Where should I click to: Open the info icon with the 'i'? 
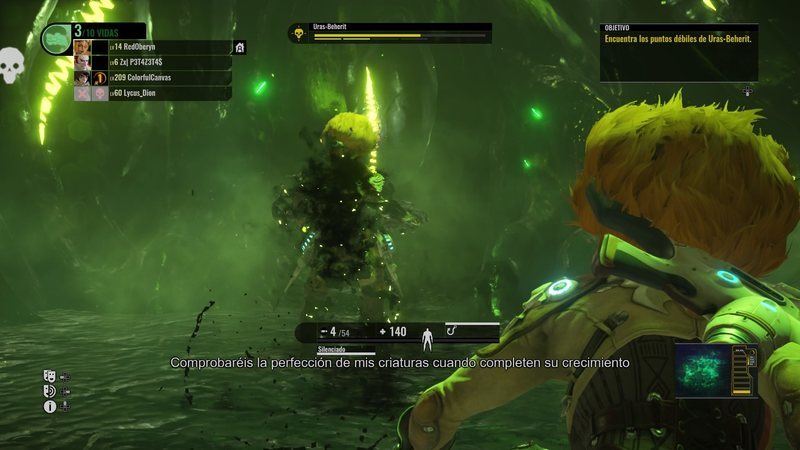[x=49, y=407]
